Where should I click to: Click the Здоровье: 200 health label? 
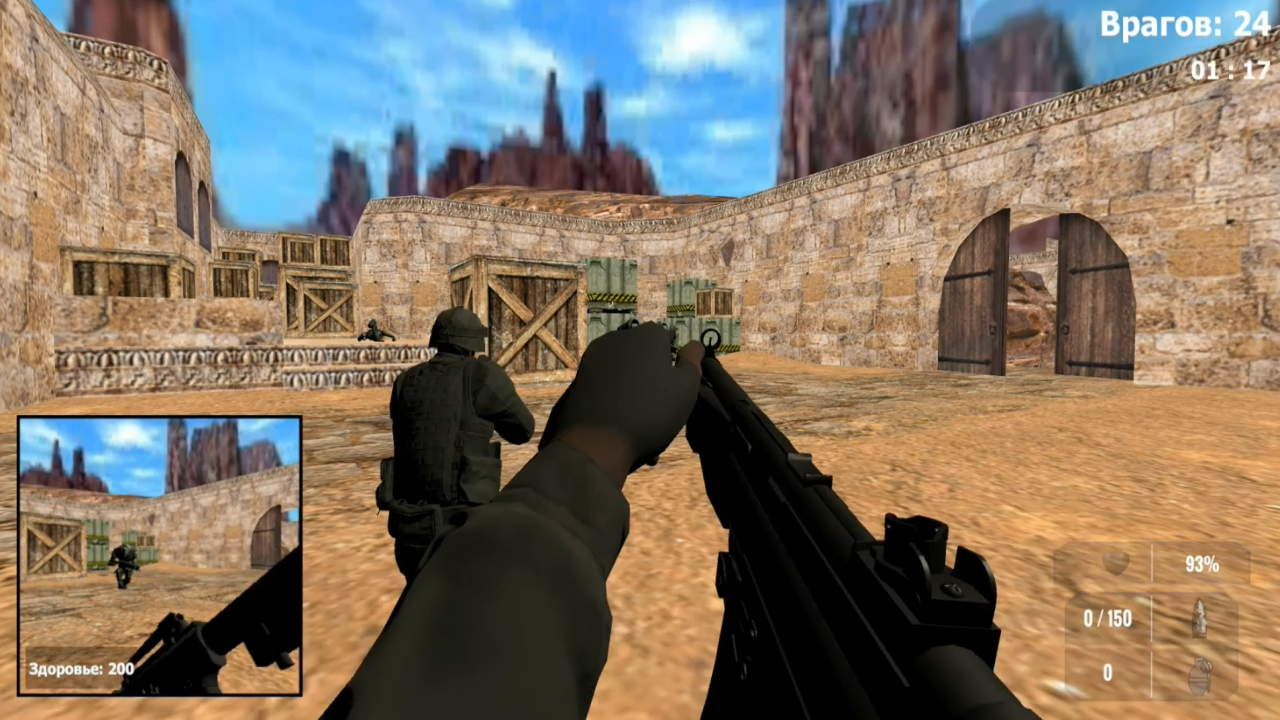(x=80, y=667)
